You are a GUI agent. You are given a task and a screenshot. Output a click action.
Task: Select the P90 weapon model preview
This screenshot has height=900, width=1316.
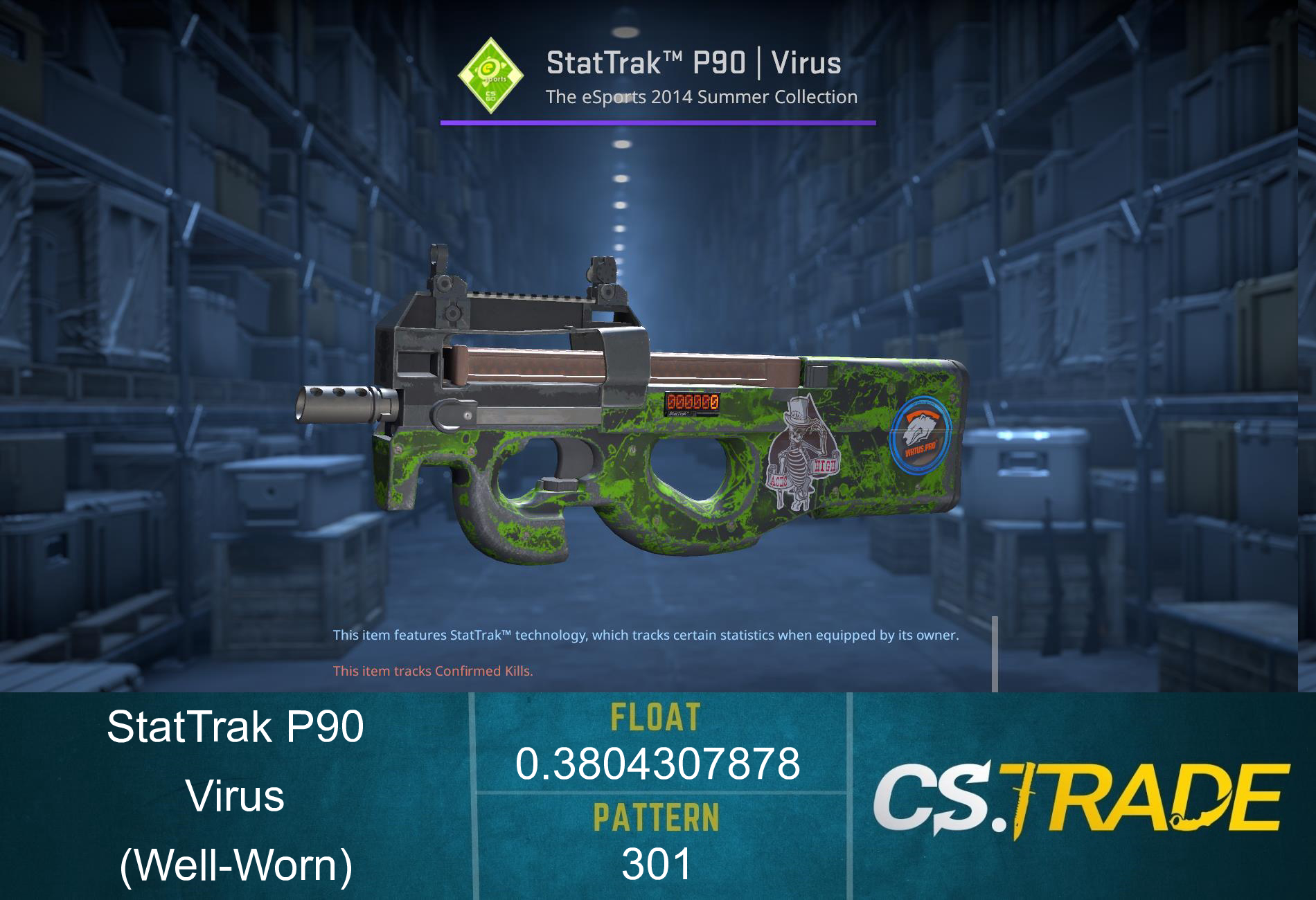tap(623, 415)
